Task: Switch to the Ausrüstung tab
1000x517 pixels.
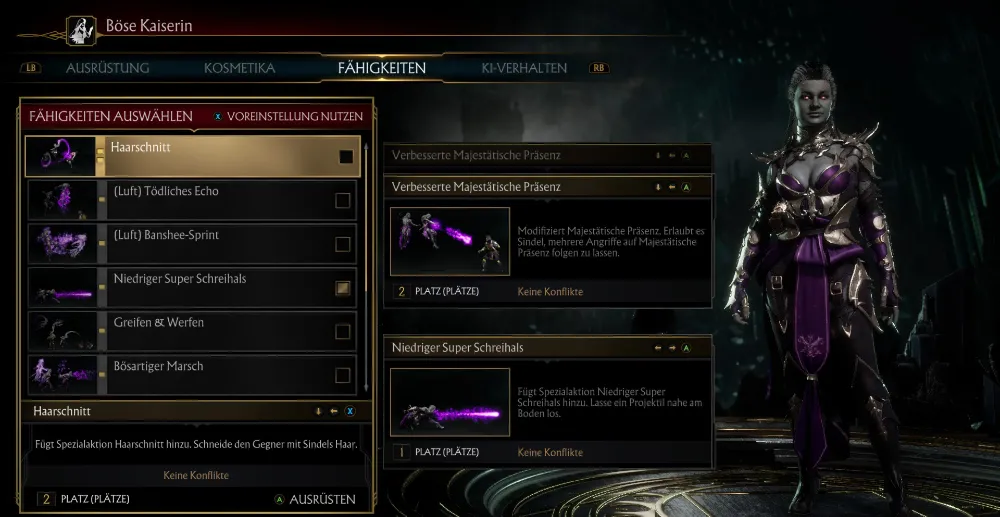Action: point(107,68)
